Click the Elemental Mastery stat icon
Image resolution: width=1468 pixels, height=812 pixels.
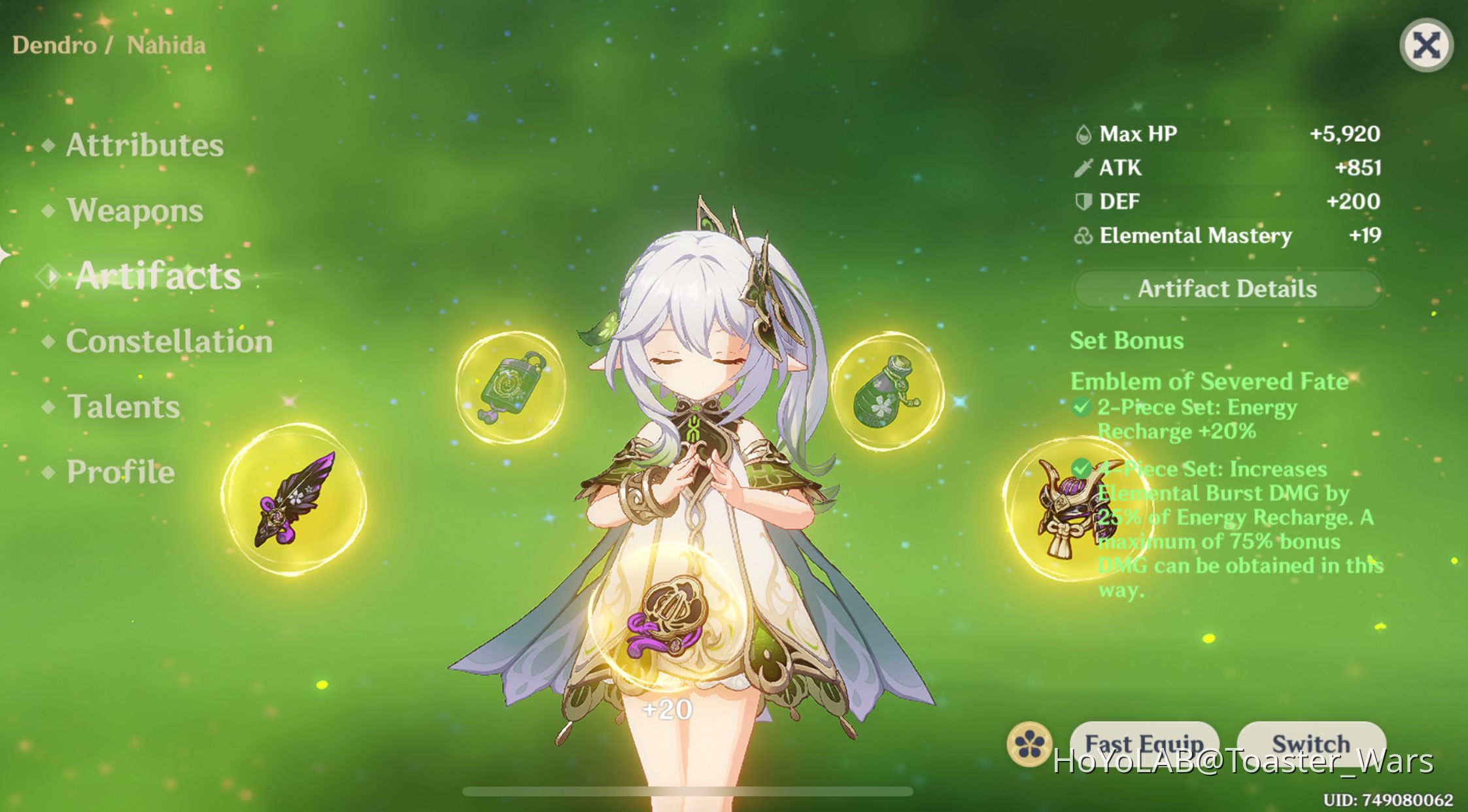pyautogui.click(x=1085, y=236)
